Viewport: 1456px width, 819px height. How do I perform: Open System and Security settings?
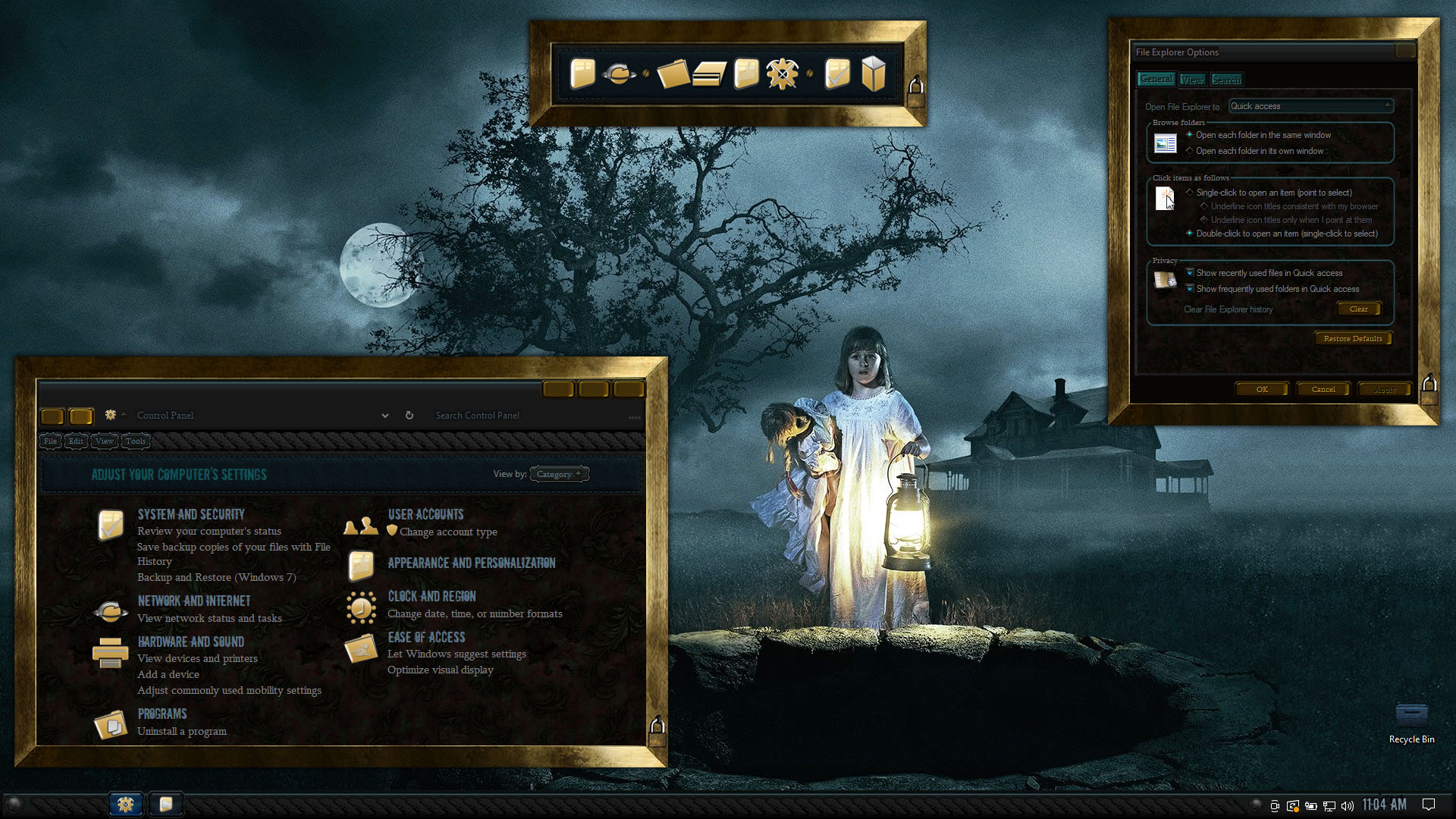(191, 514)
